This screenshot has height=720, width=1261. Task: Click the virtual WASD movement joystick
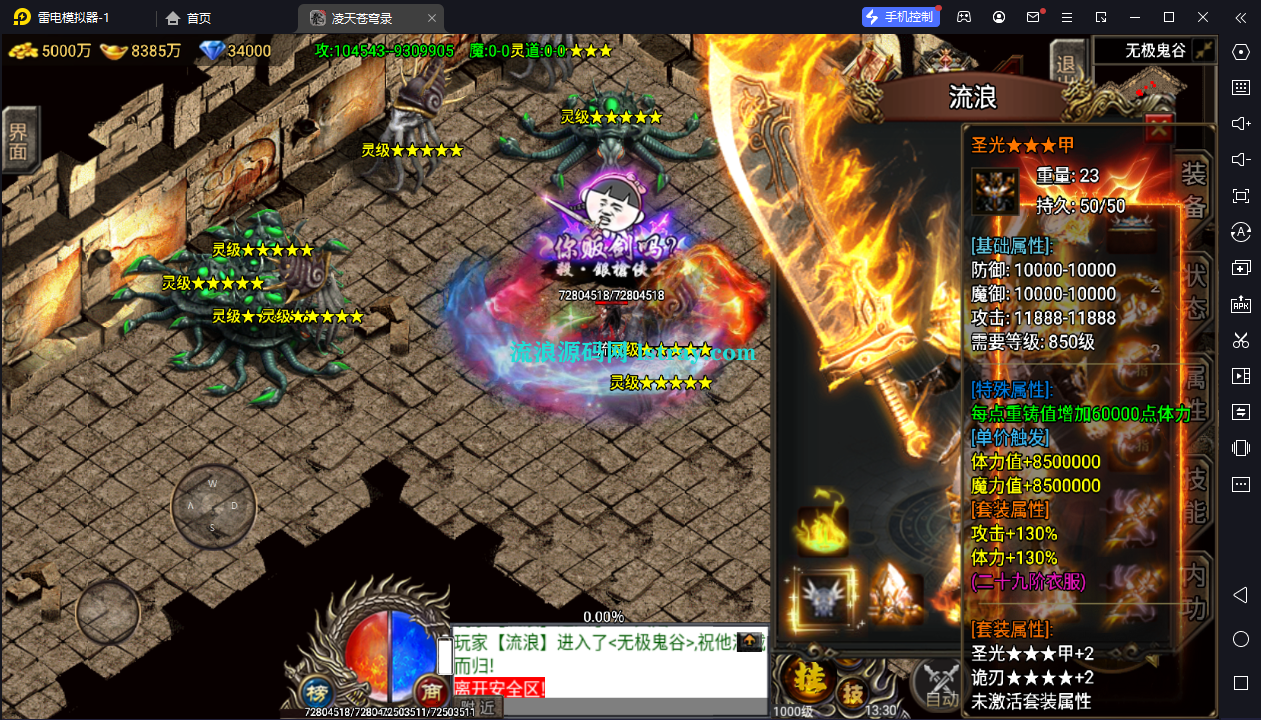(212, 505)
